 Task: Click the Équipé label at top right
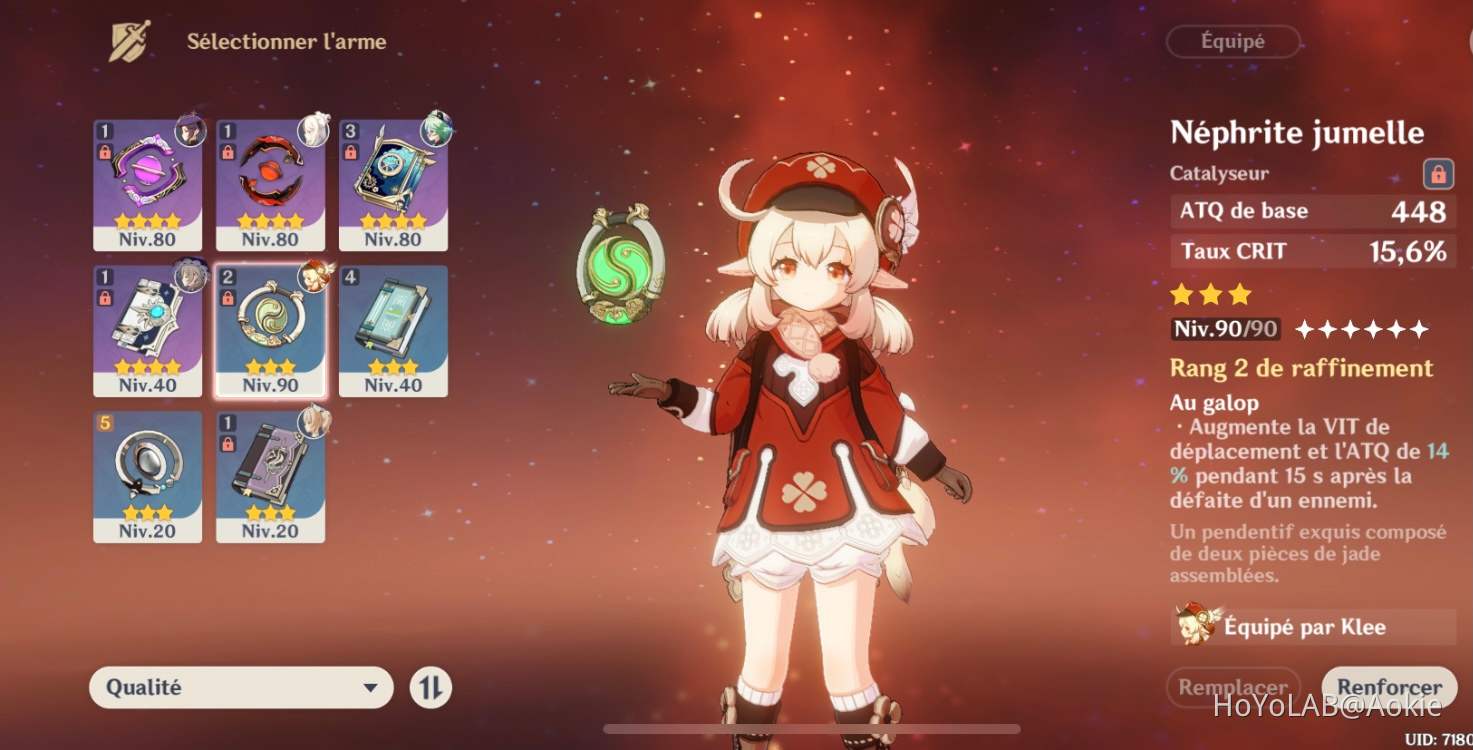1233,41
